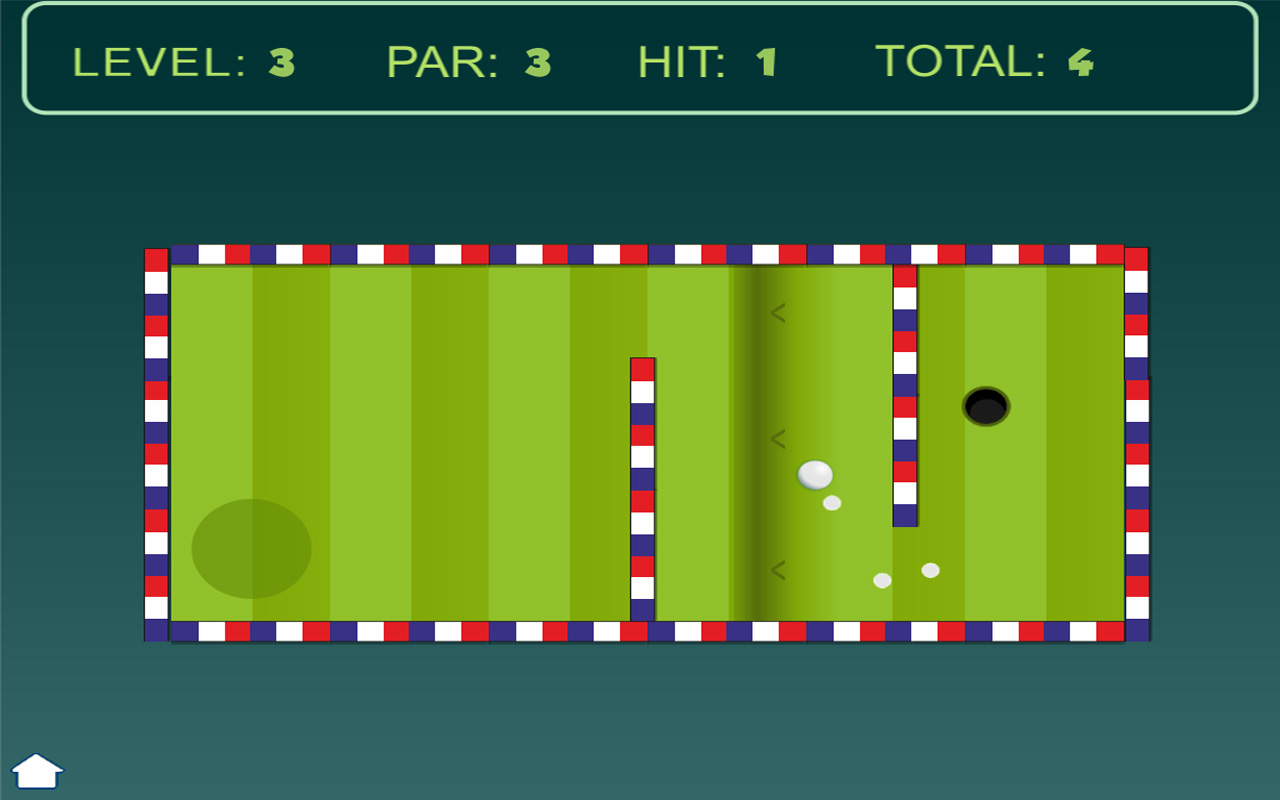Image resolution: width=1280 pixels, height=800 pixels.
Task: Click the number 4 next to TOTAL
Action: pos(1080,62)
